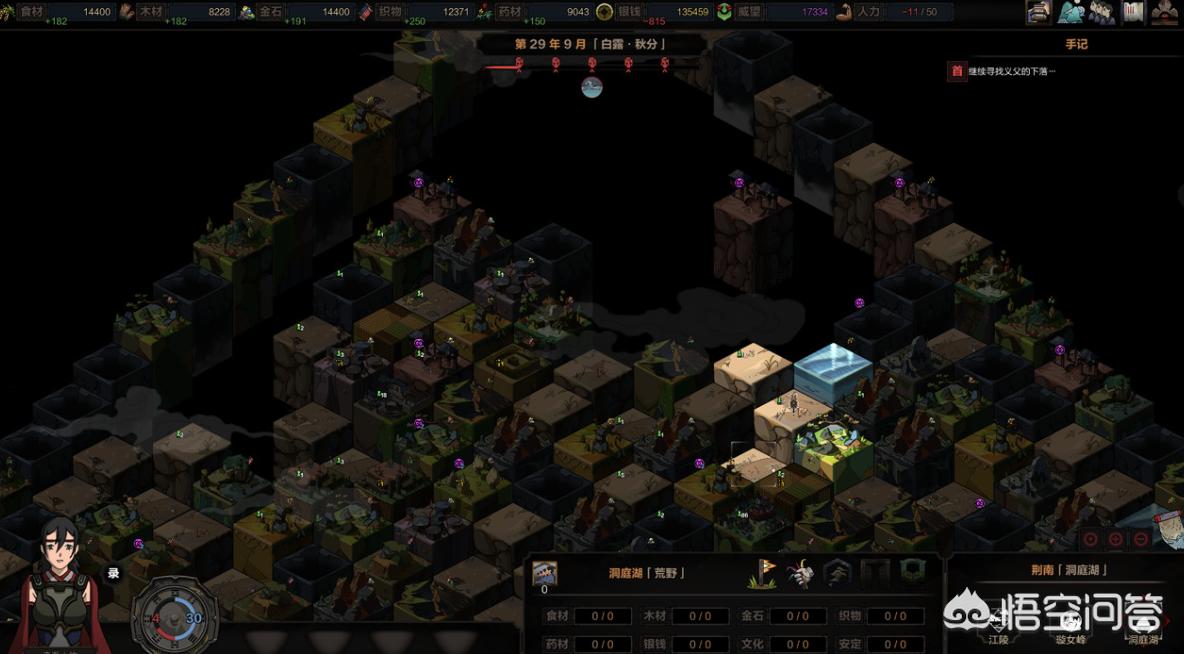This screenshot has height=654, width=1184.
Task: Click the greyed-out green shield action icon
Action: pyautogui.click(x=912, y=573)
